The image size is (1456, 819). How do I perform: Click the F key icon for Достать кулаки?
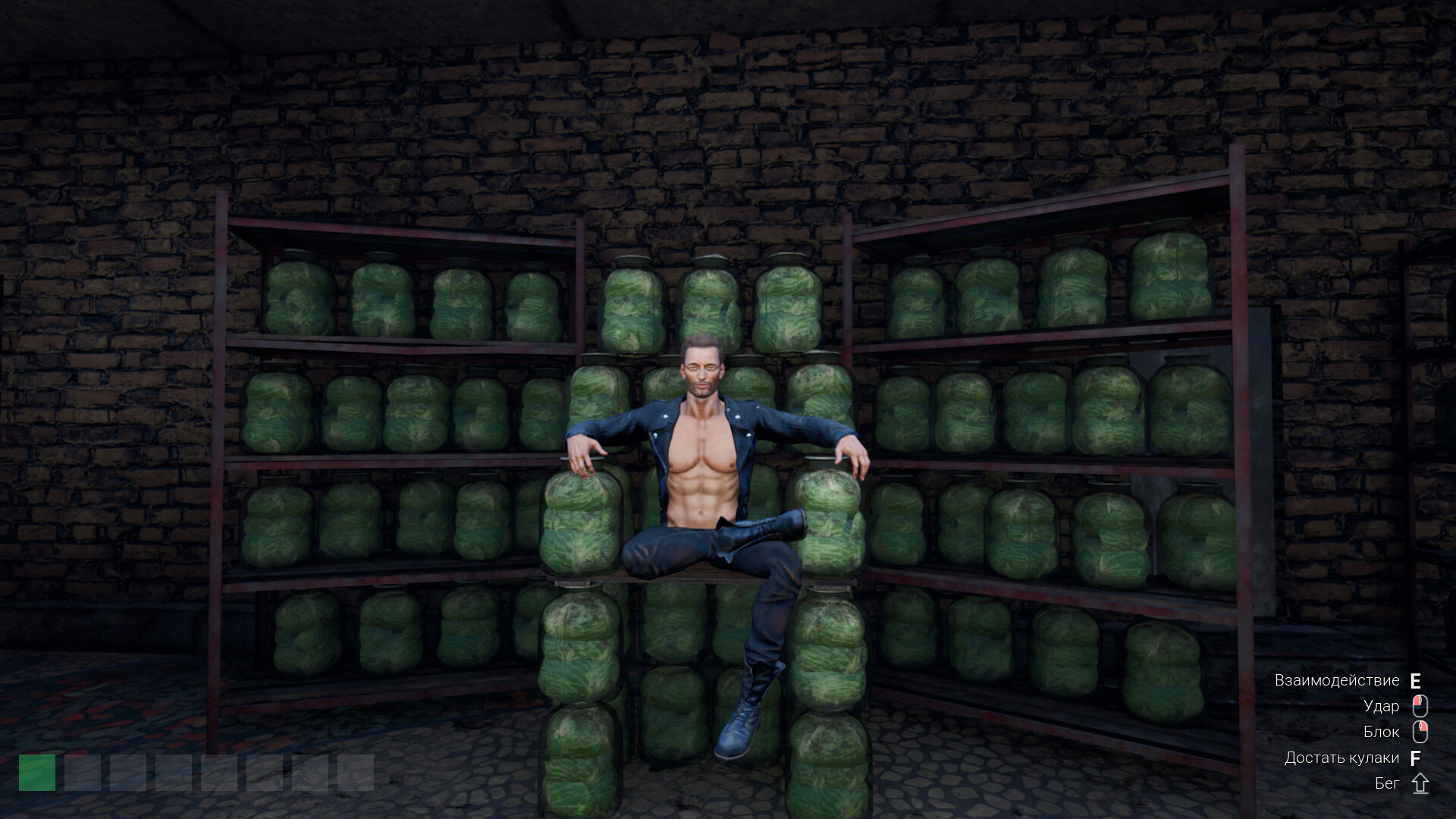(1415, 758)
